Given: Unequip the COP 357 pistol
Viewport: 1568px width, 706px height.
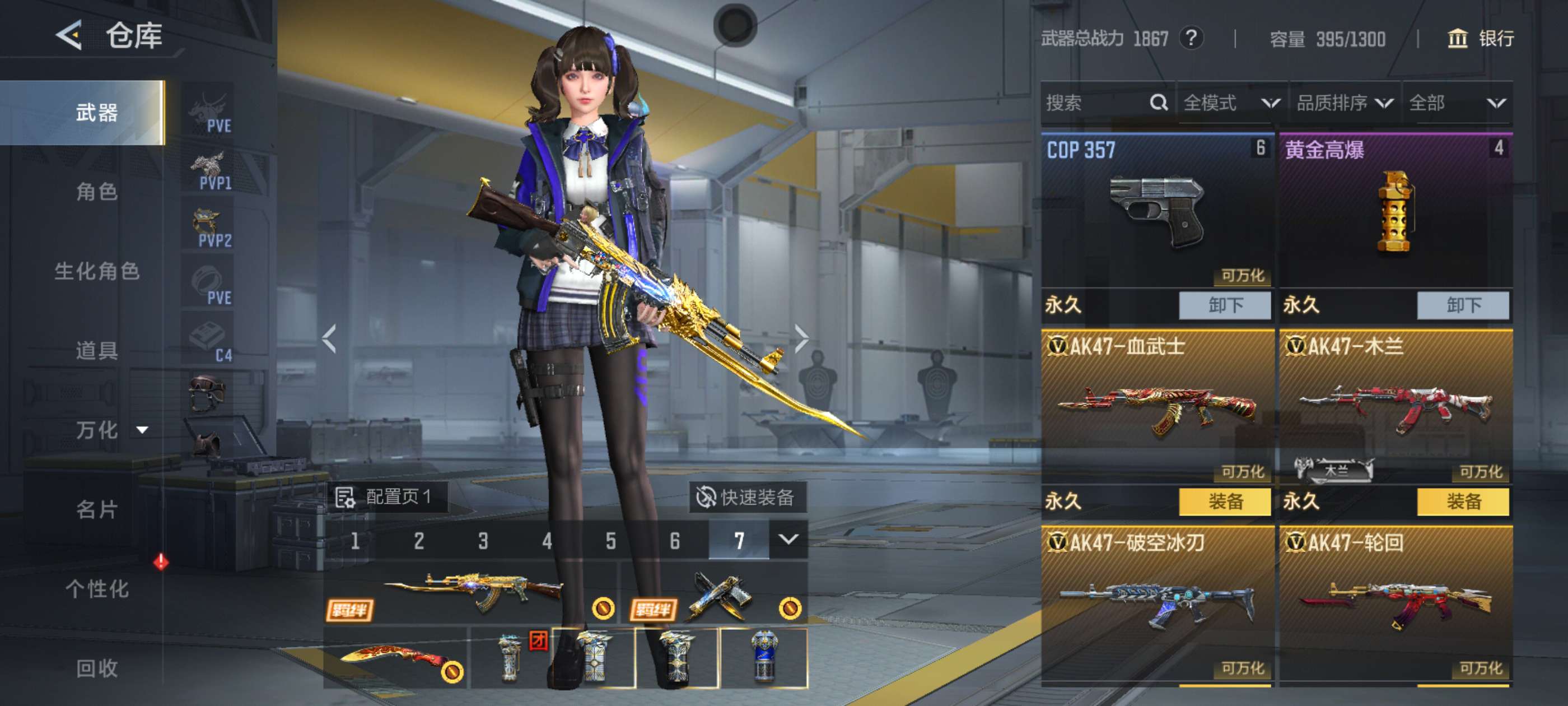Looking at the screenshot, I should [1225, 305].
